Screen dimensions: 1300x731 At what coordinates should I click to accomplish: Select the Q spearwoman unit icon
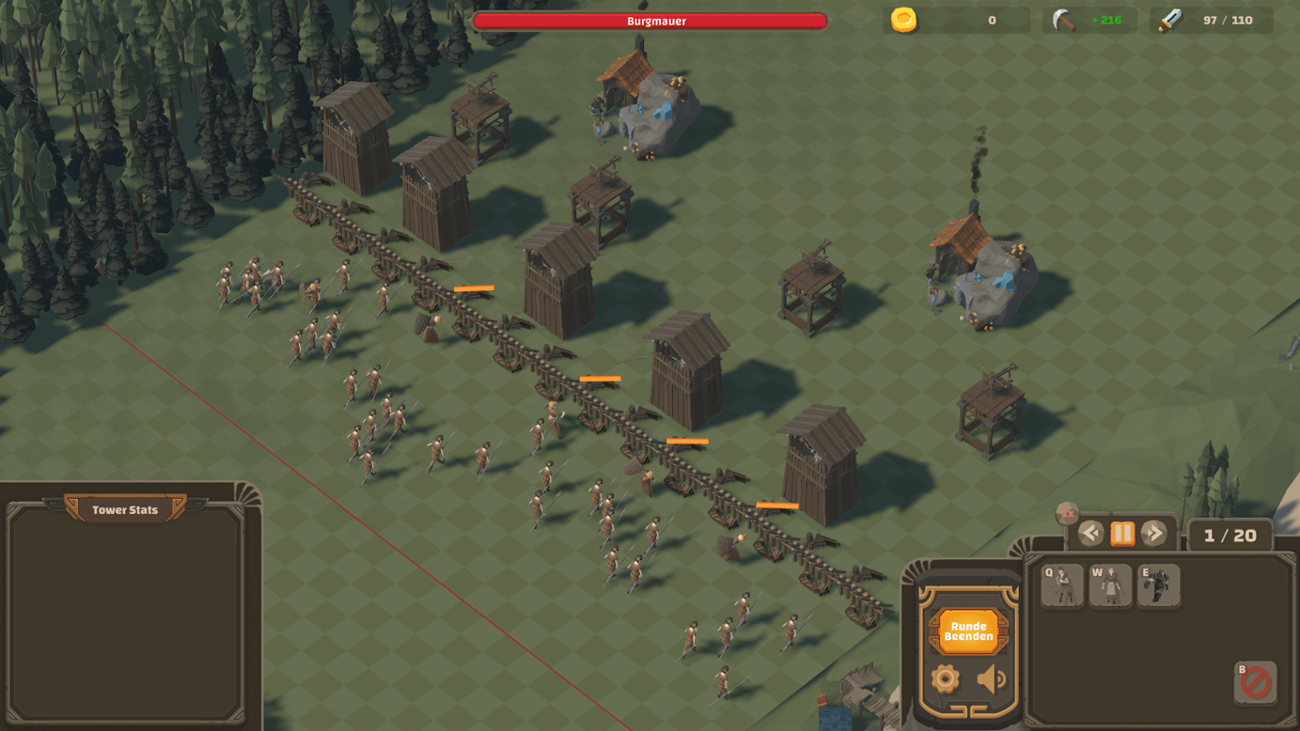tap(1062, 586)
